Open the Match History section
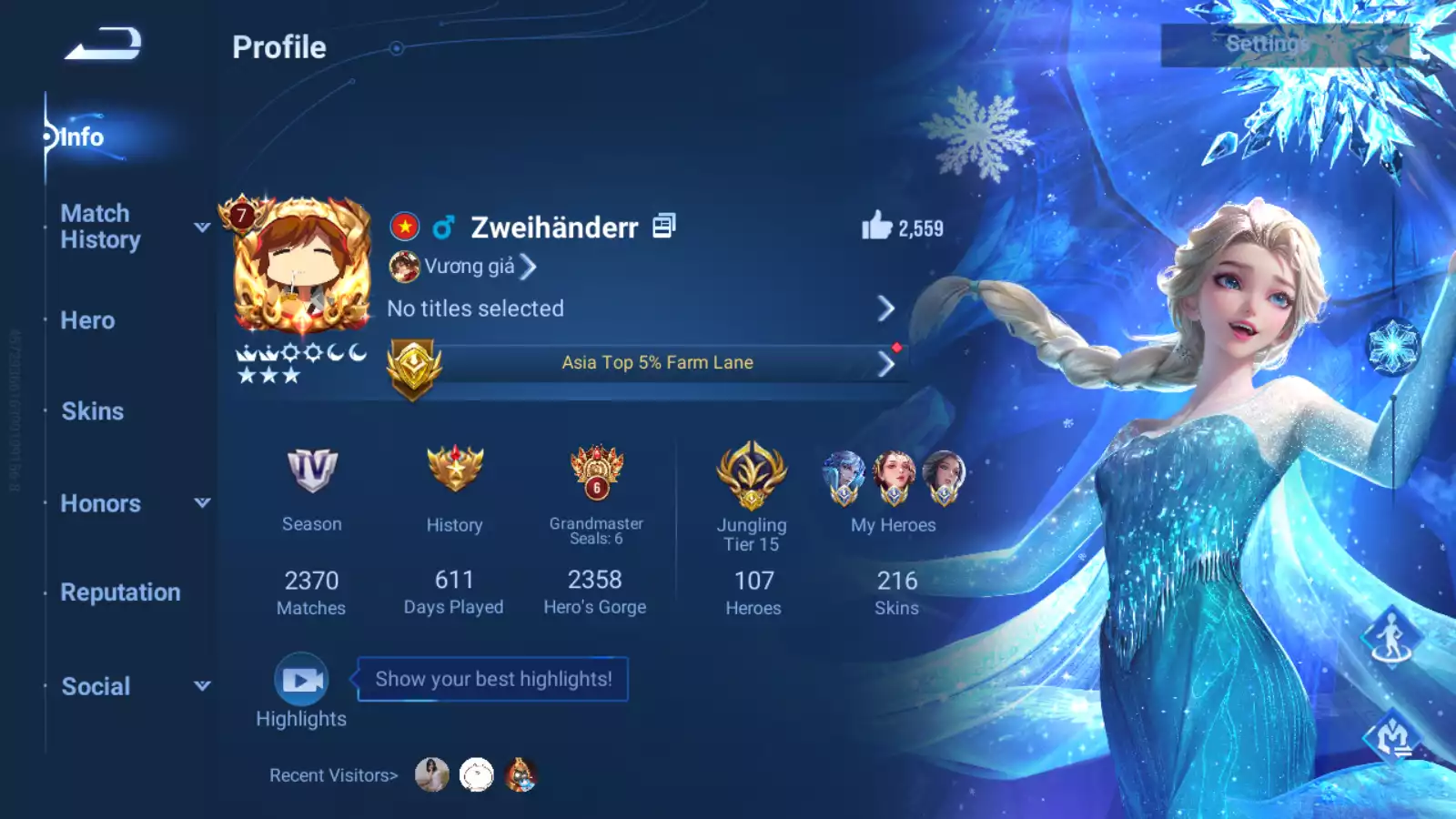The height and width of the screenshot is (819, 1456). click(101, 227)
